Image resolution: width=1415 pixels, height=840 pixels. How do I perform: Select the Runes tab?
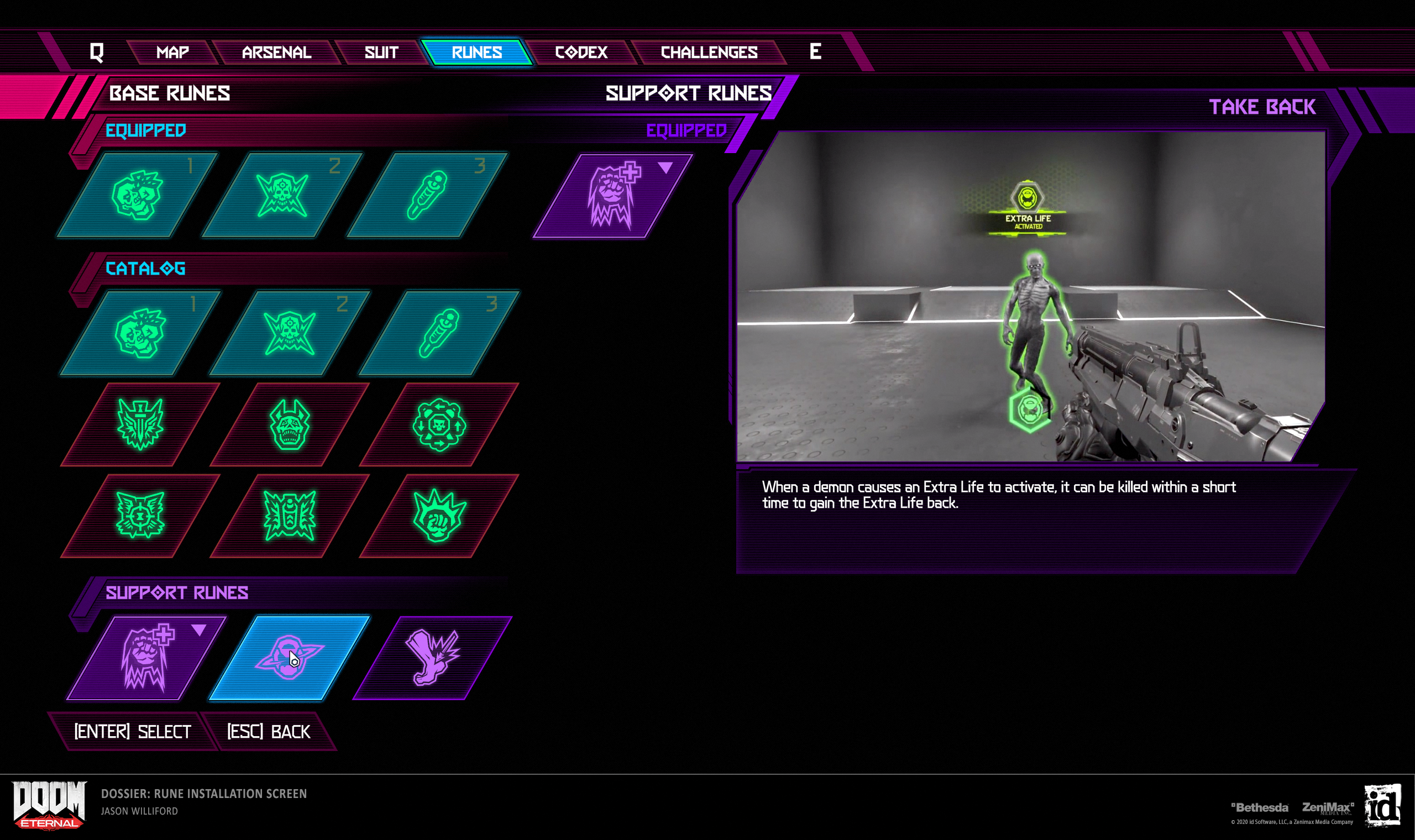coord(476,53)
